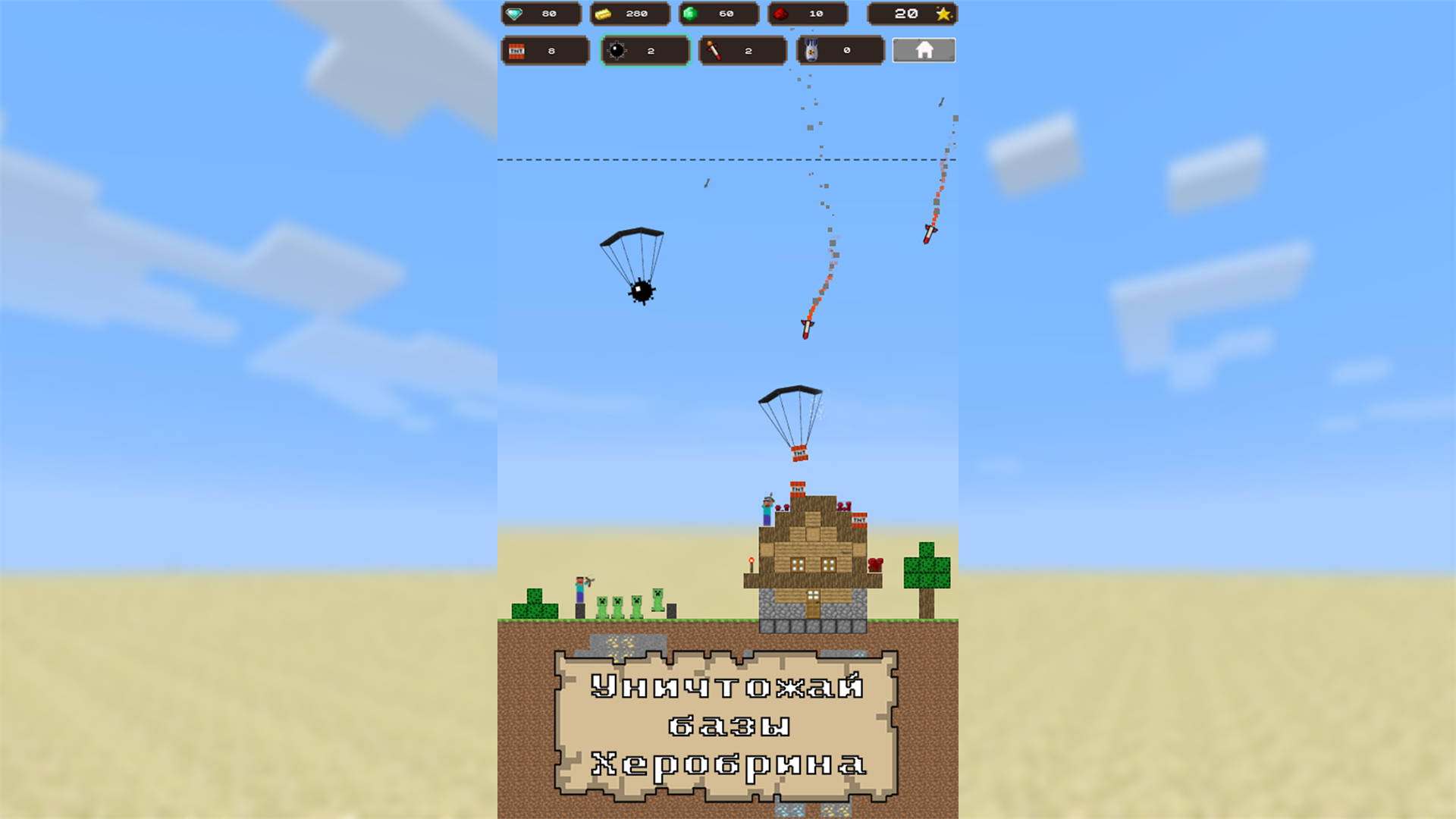
Task: Open the Home menu button
Action: [924, 50]
